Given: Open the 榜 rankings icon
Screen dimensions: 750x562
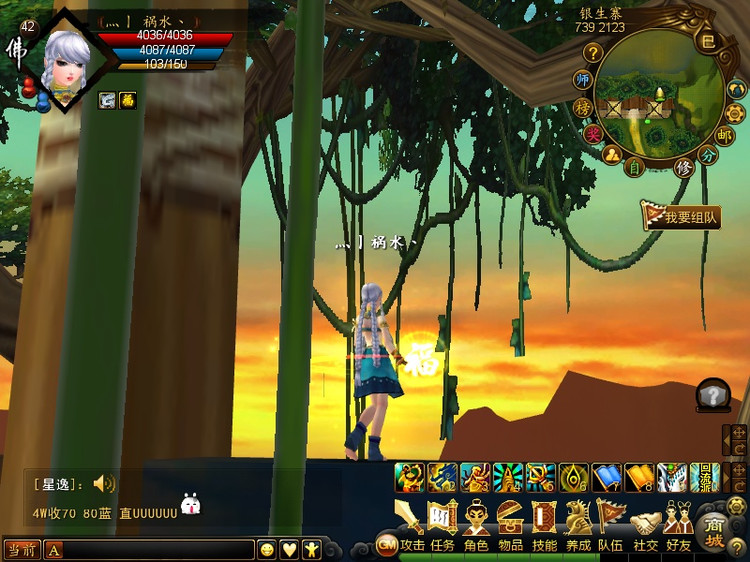Looking at the screenshot, I should [x=583, y=107].
